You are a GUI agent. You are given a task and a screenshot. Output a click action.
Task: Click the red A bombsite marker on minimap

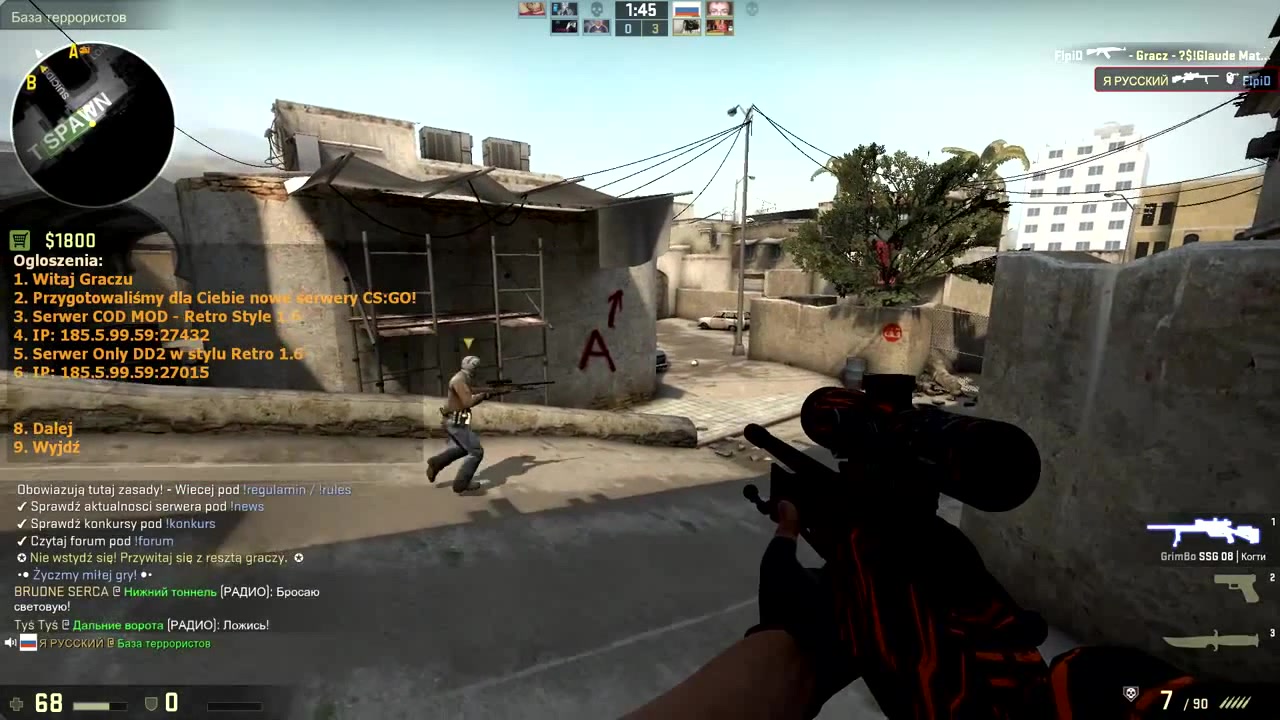pyautogui.click(x=75, y=49)
